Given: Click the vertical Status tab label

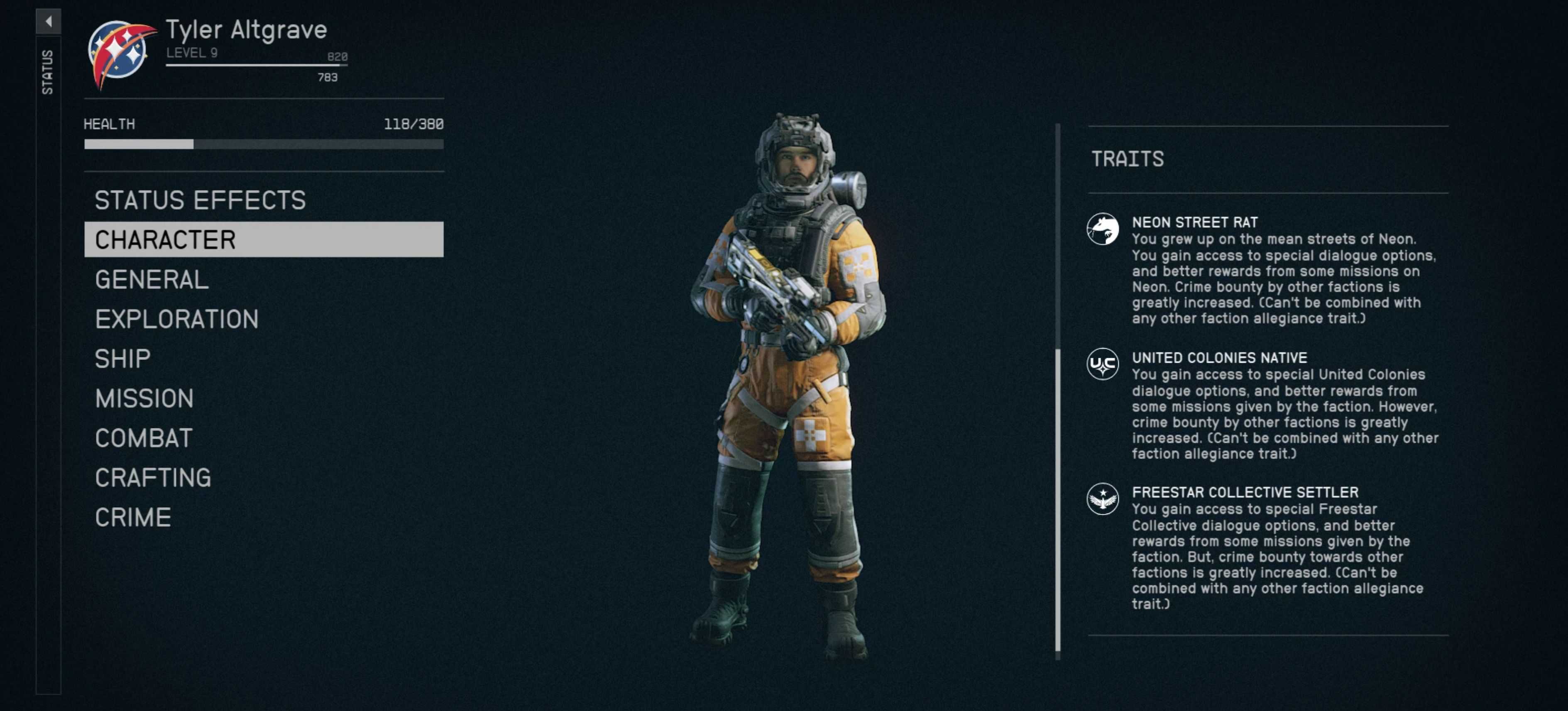Looking at the screenshot, I should (47, 72).
